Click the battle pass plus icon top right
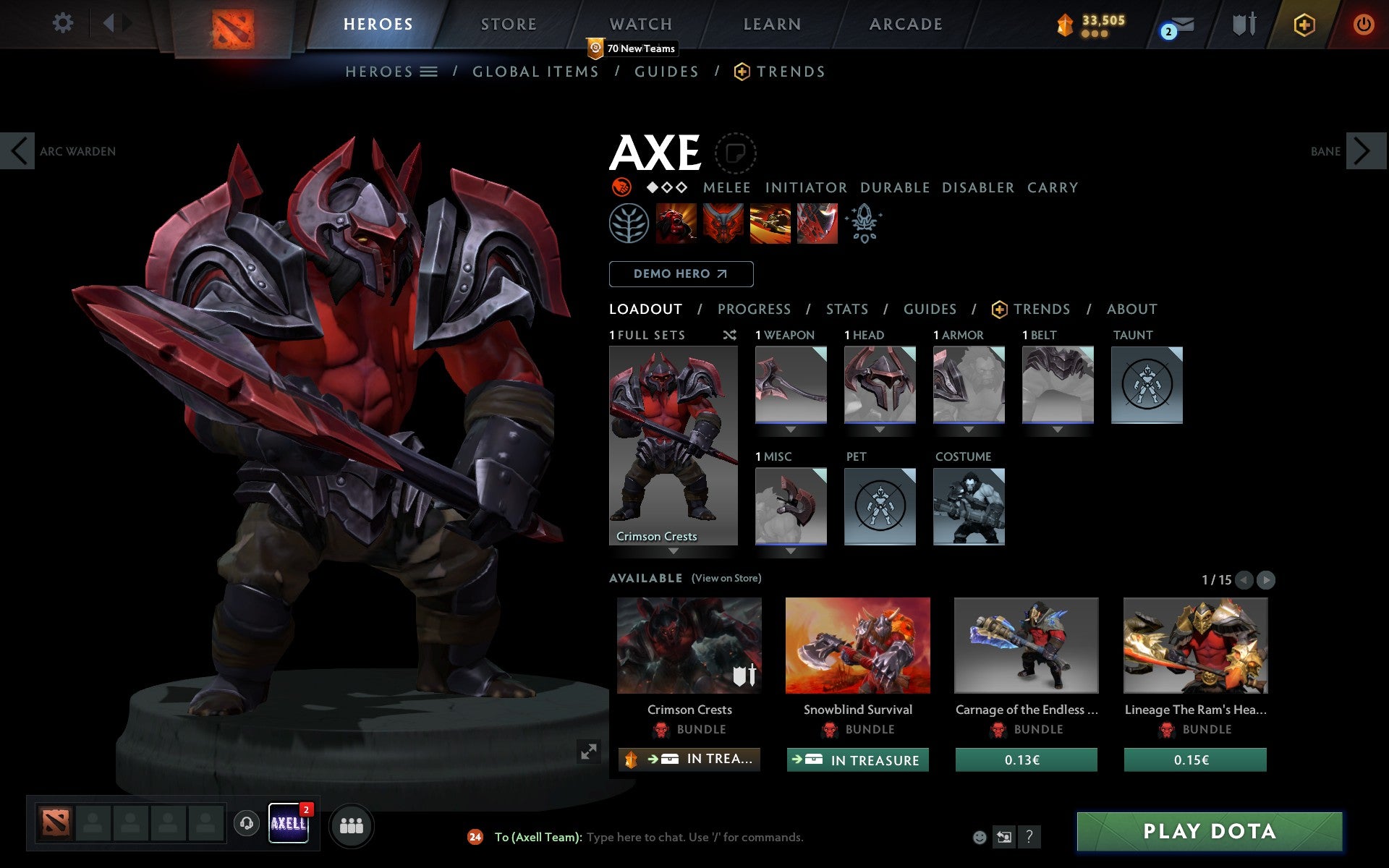1389x868 pixels. point(1304,24)
